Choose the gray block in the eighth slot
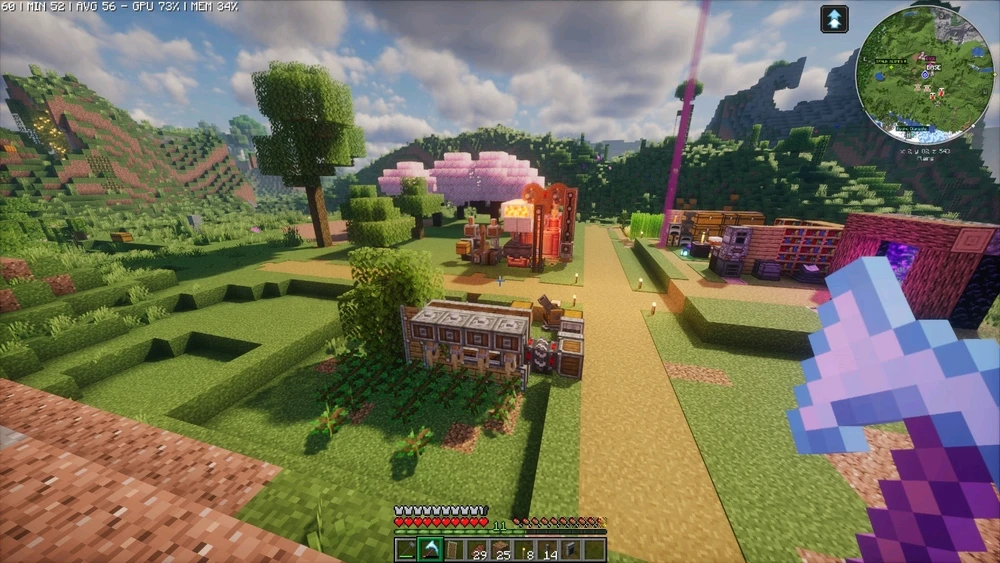This screenshot has width=1000, height=563. tap(571, 549)
